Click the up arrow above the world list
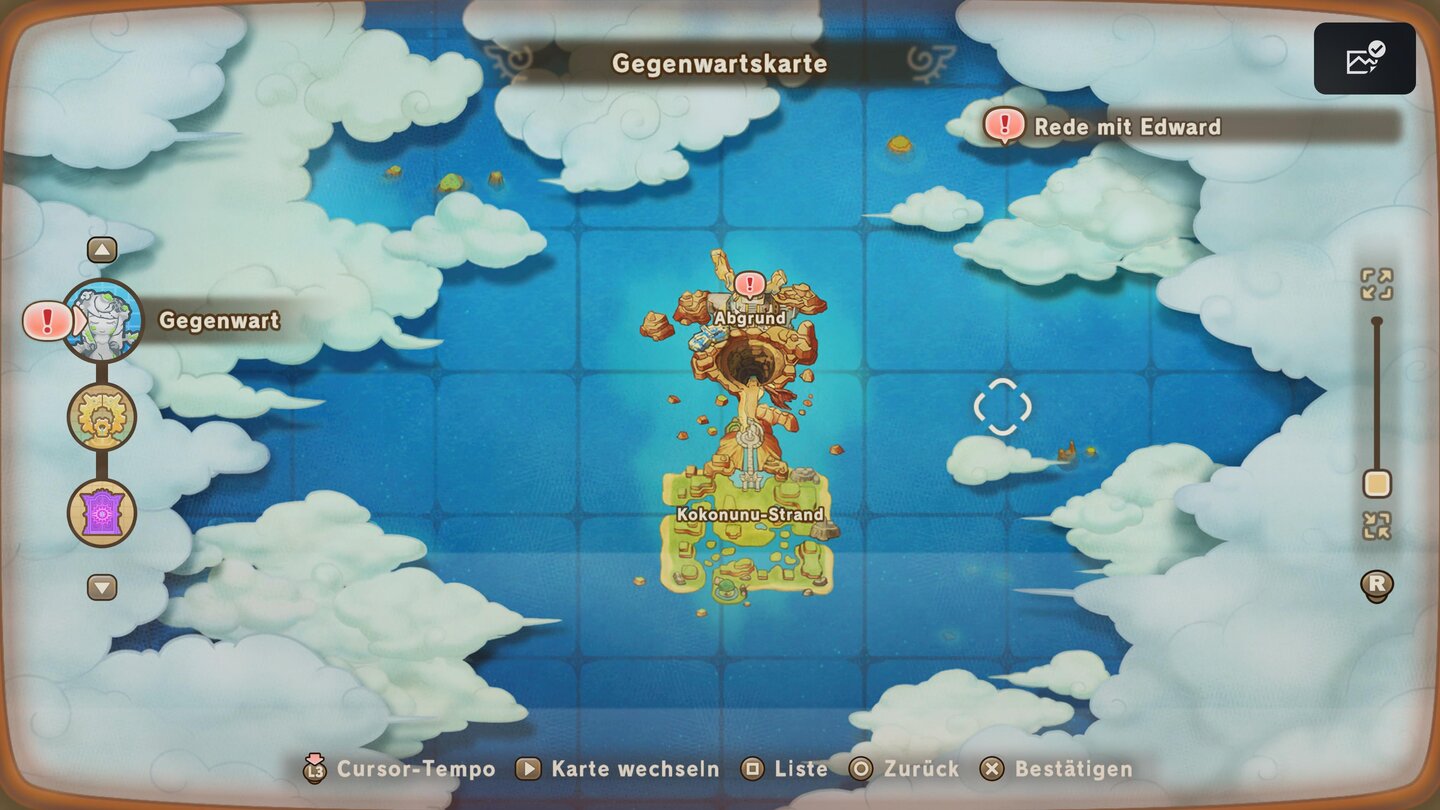The width and height of the screenshot is (1440, 810). coord(101,248)
